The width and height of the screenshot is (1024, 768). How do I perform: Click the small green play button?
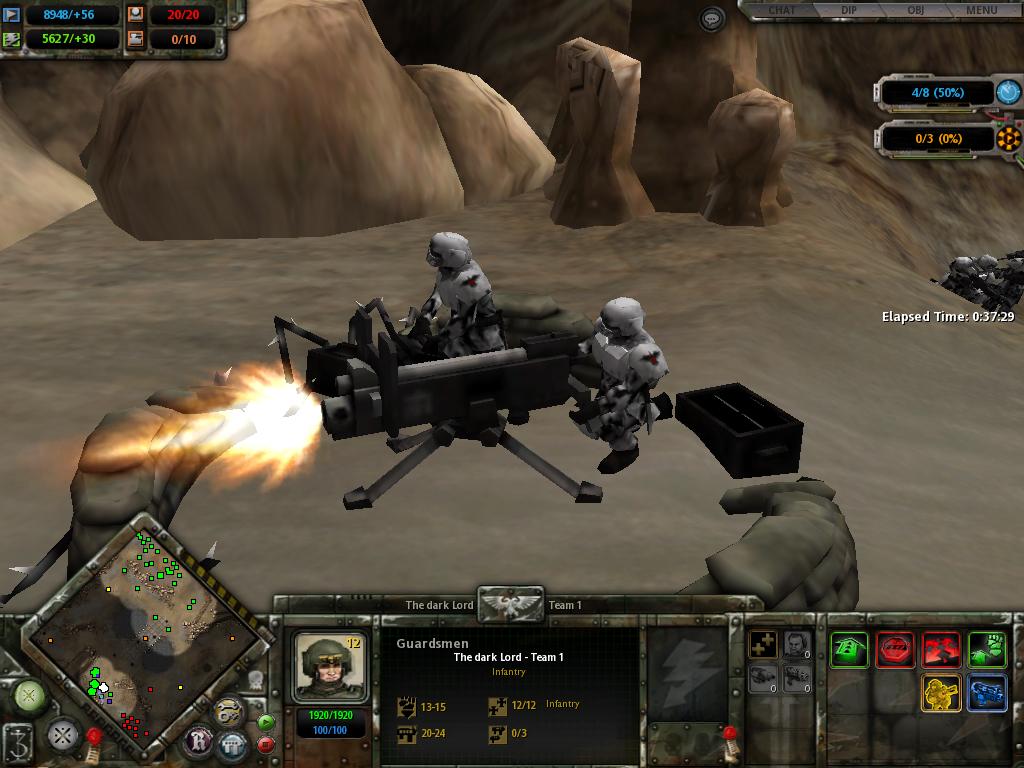pos(266,722)
